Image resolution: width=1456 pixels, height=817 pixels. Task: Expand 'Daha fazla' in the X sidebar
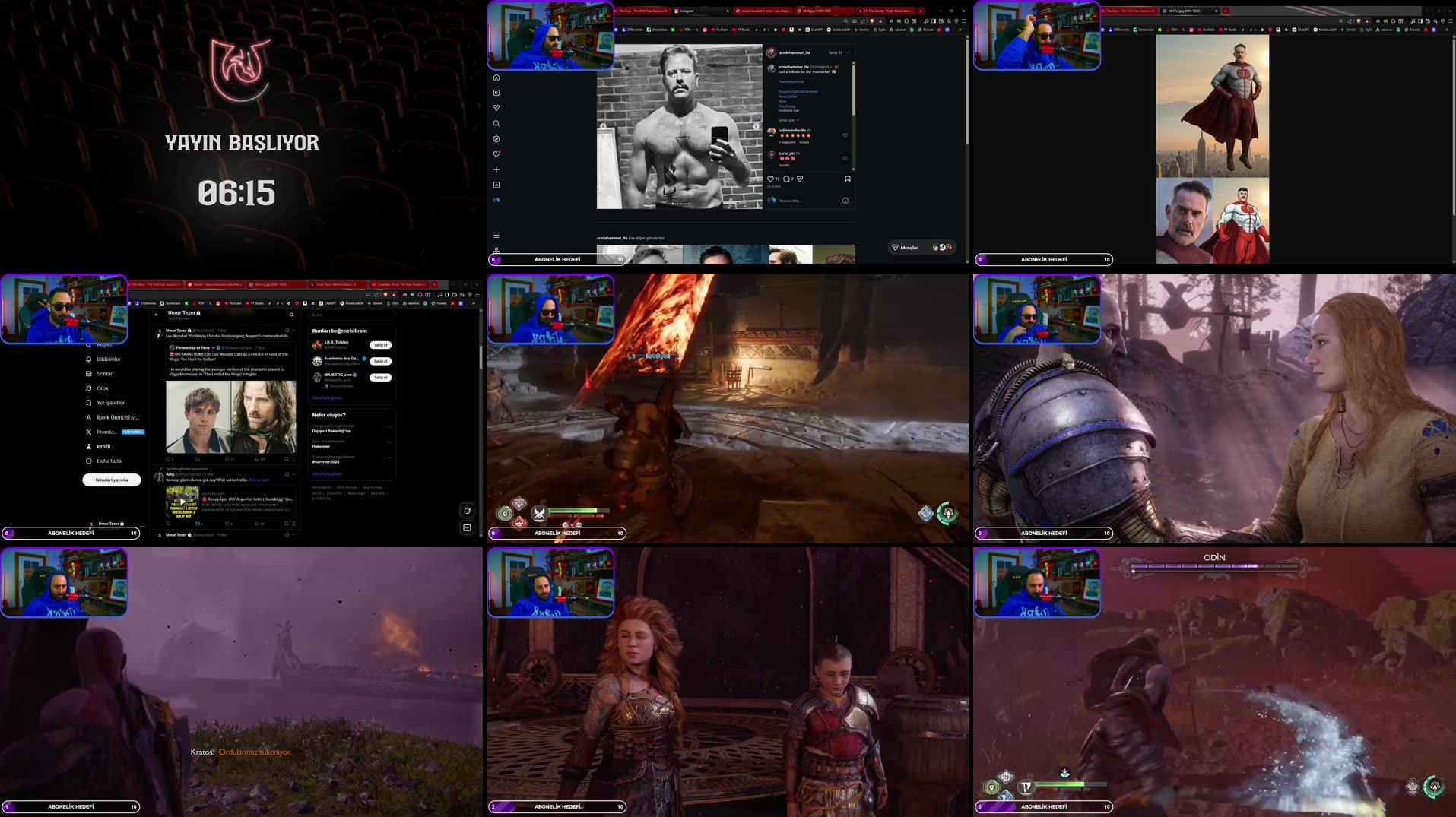[x=109, y=461]
